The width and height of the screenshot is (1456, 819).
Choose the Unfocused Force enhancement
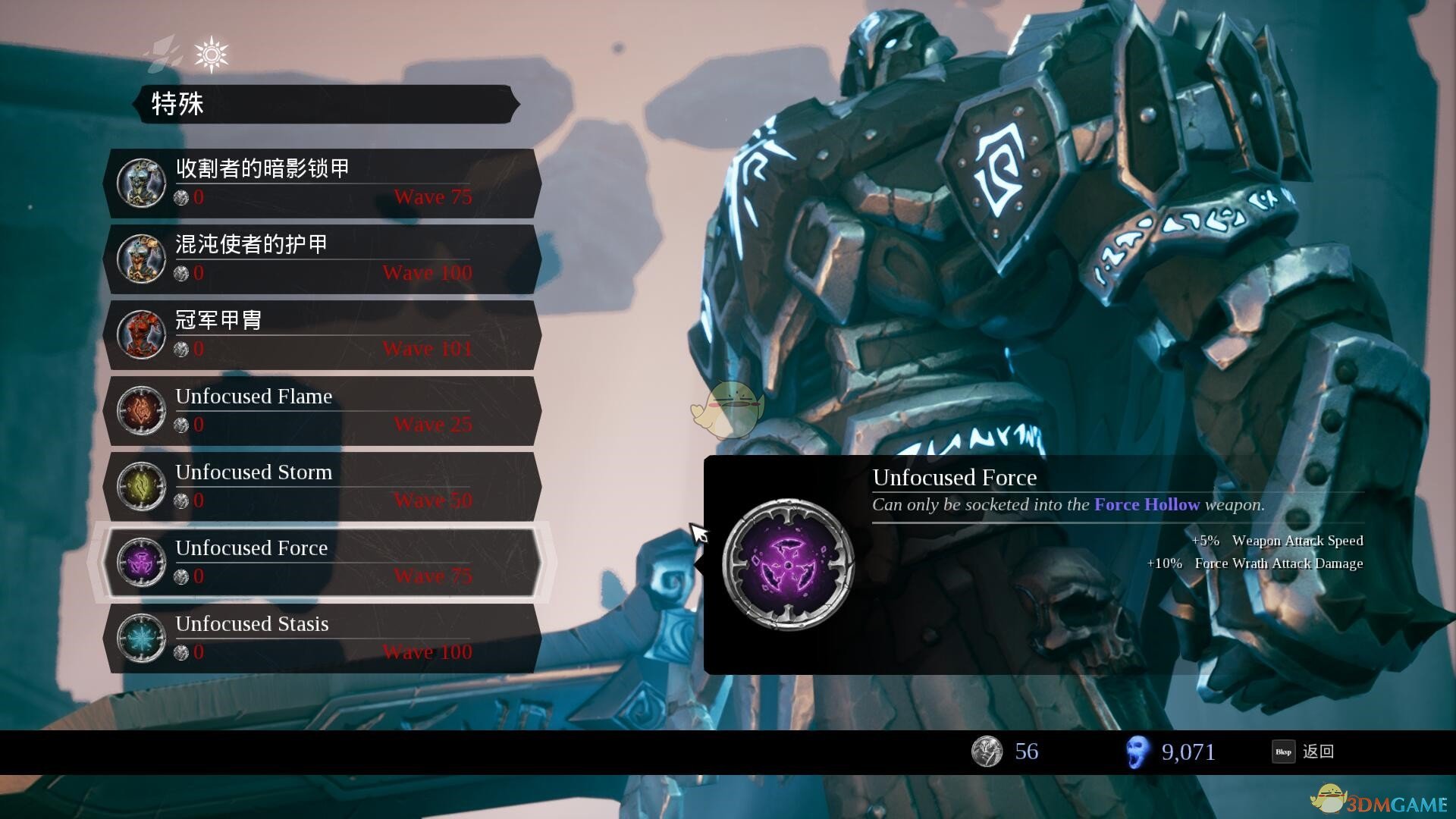[x=322, y=562]
